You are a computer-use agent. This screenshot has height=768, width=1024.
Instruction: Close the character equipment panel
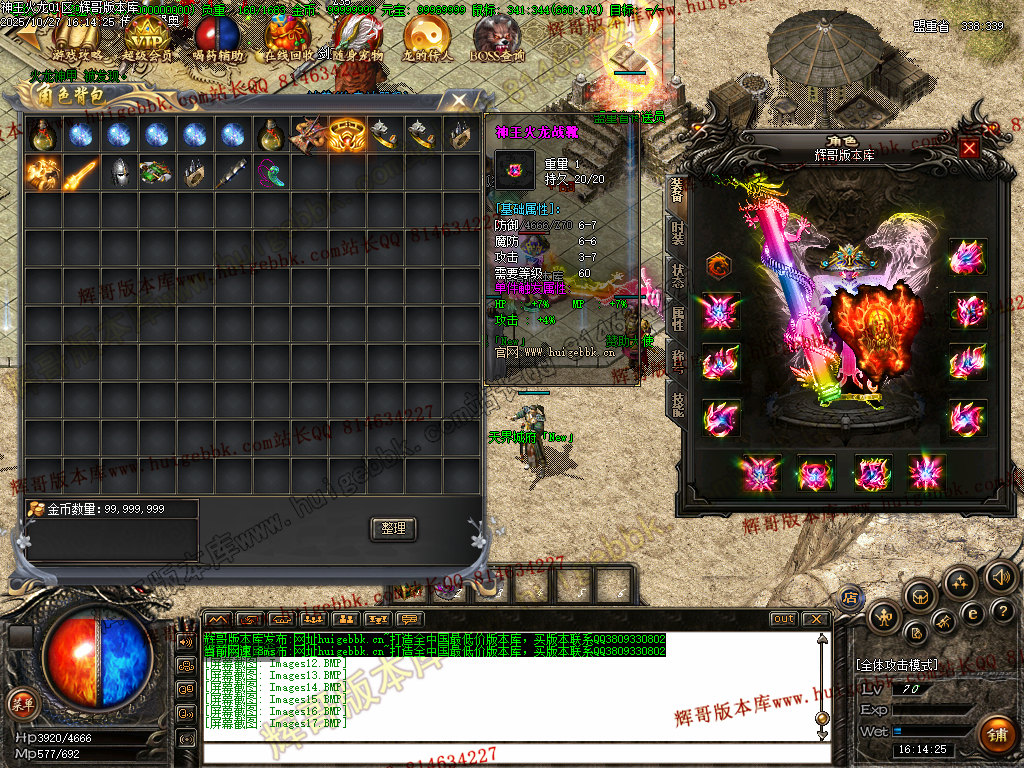pos(968,149)
